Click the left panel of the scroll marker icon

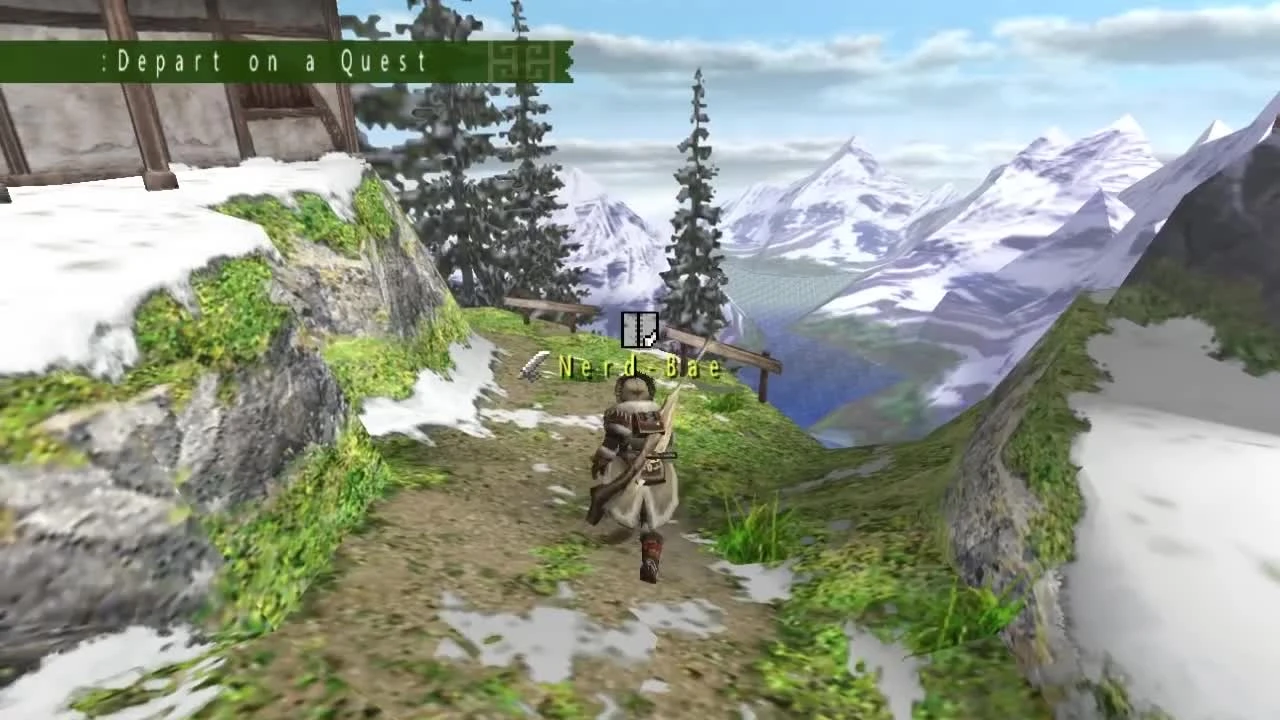pyautogui.click(x=631, y=330)
